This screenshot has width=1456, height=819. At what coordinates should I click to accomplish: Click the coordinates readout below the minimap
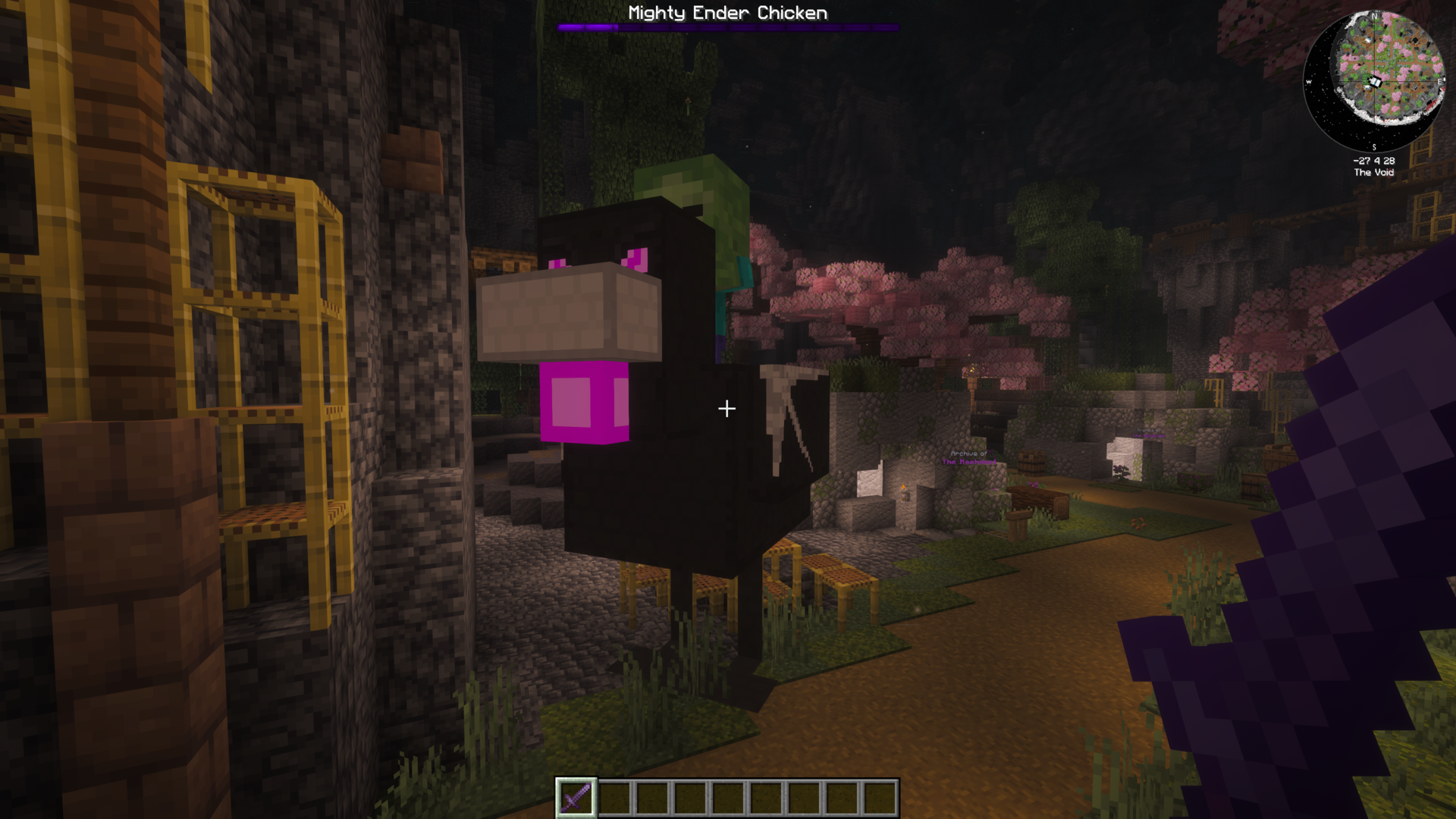(x=1375, y=162)
